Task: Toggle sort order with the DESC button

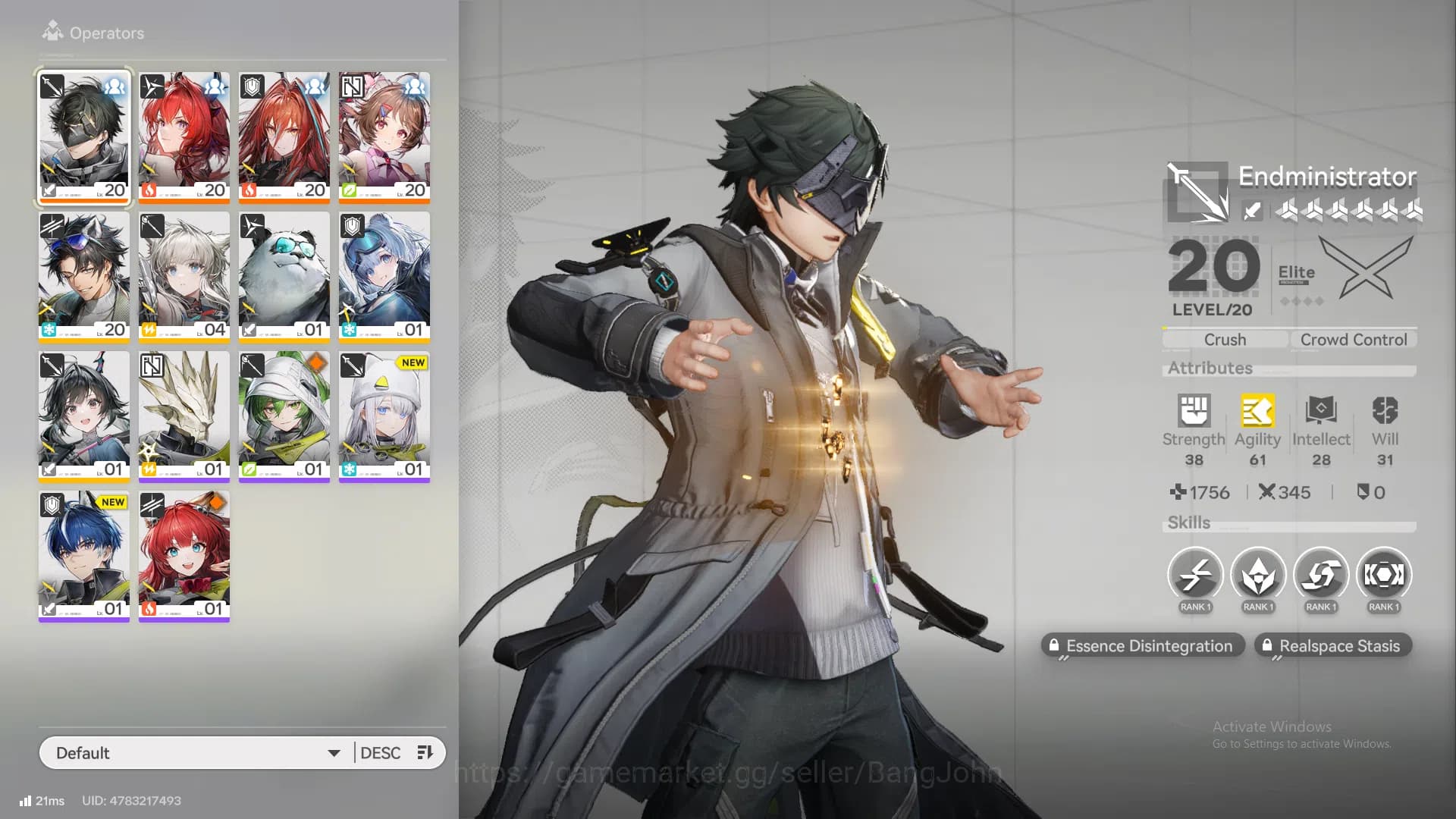Action: [381, 752]
